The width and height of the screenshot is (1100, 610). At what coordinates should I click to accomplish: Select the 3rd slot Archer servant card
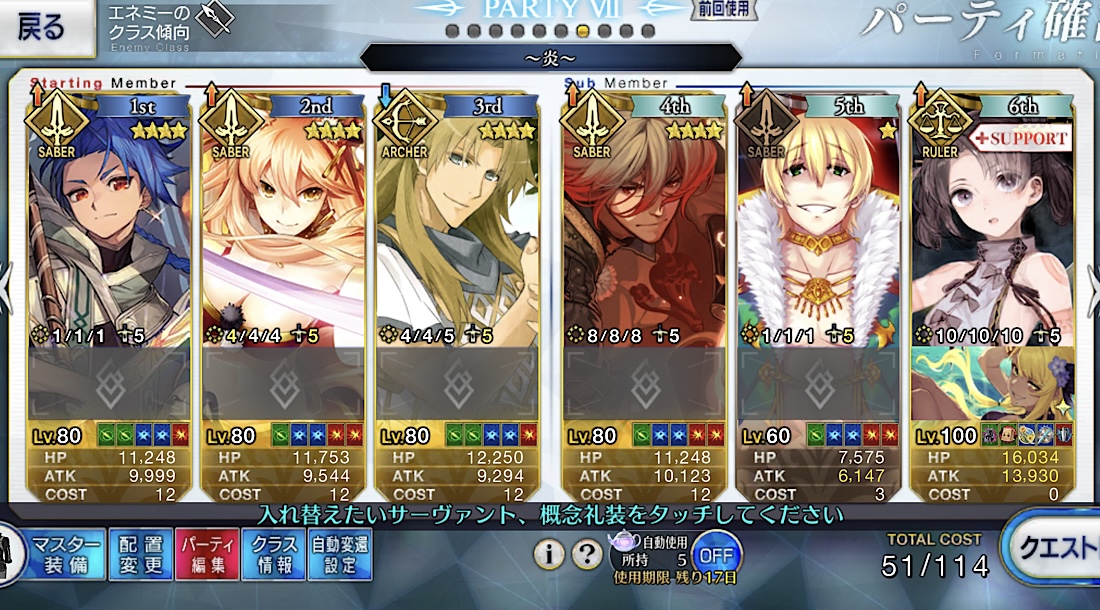click(457, 230)
